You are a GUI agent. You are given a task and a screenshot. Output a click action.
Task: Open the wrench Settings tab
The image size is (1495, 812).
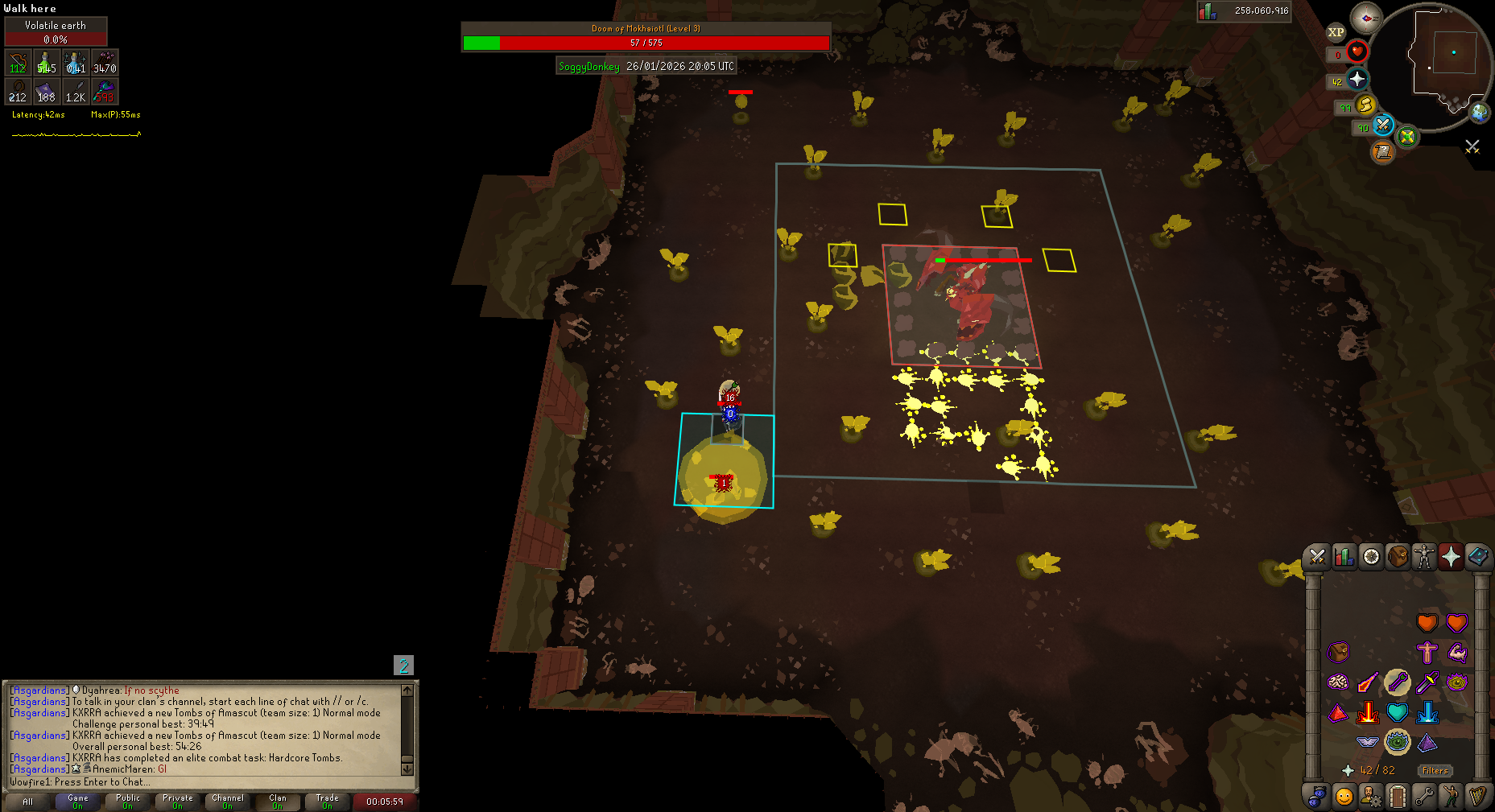point(1424,797)
